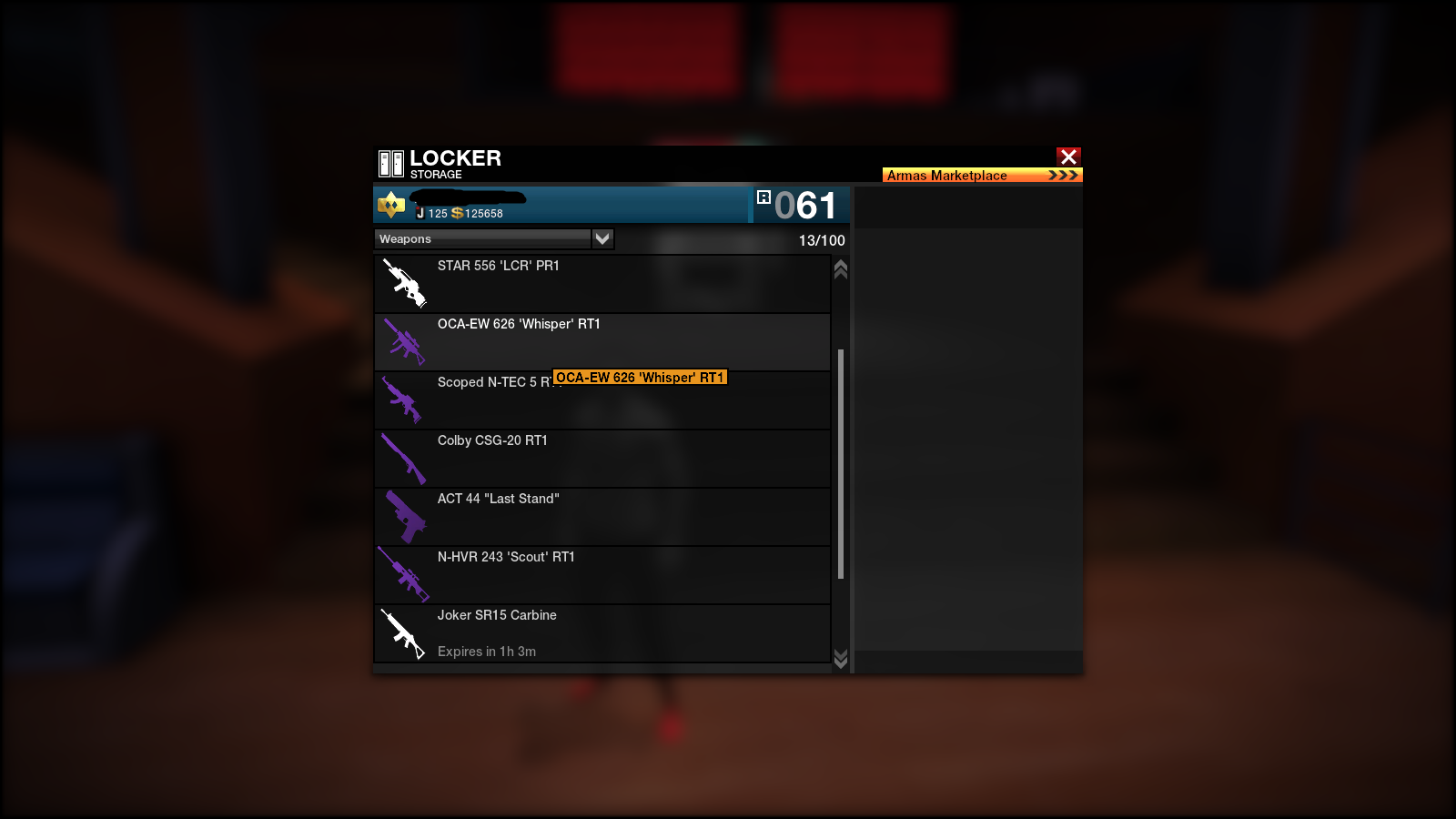Click the scroll-up arrow of weapon list

(841, 269)
